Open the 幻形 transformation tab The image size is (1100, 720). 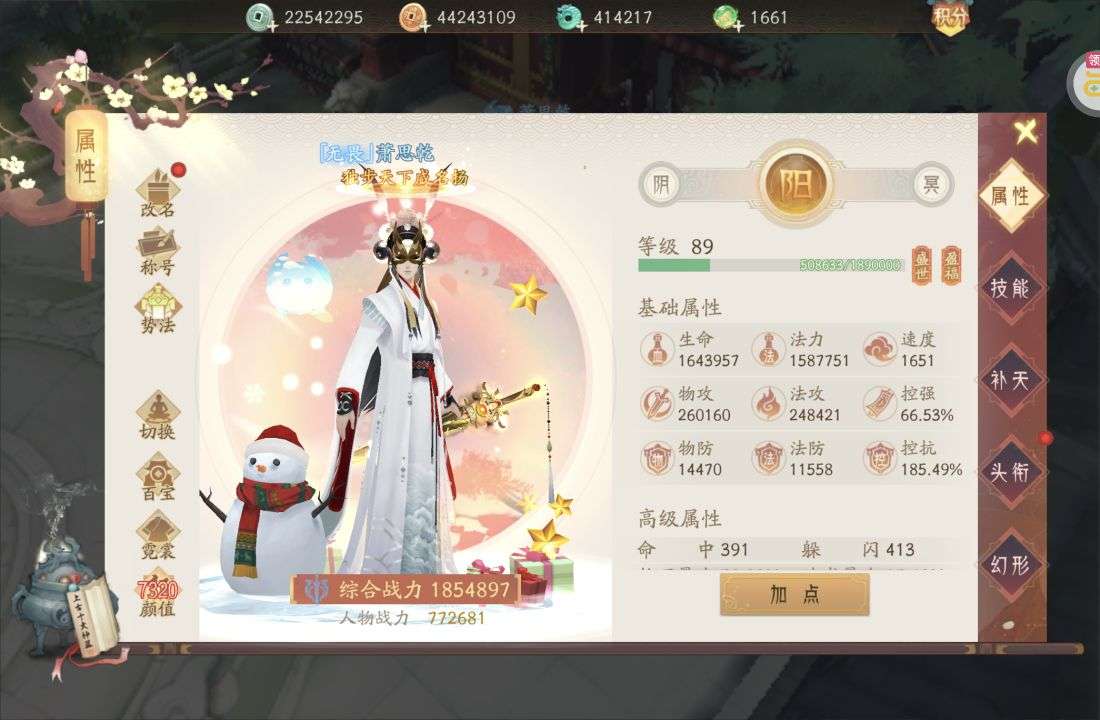[x=1010, y=565]
